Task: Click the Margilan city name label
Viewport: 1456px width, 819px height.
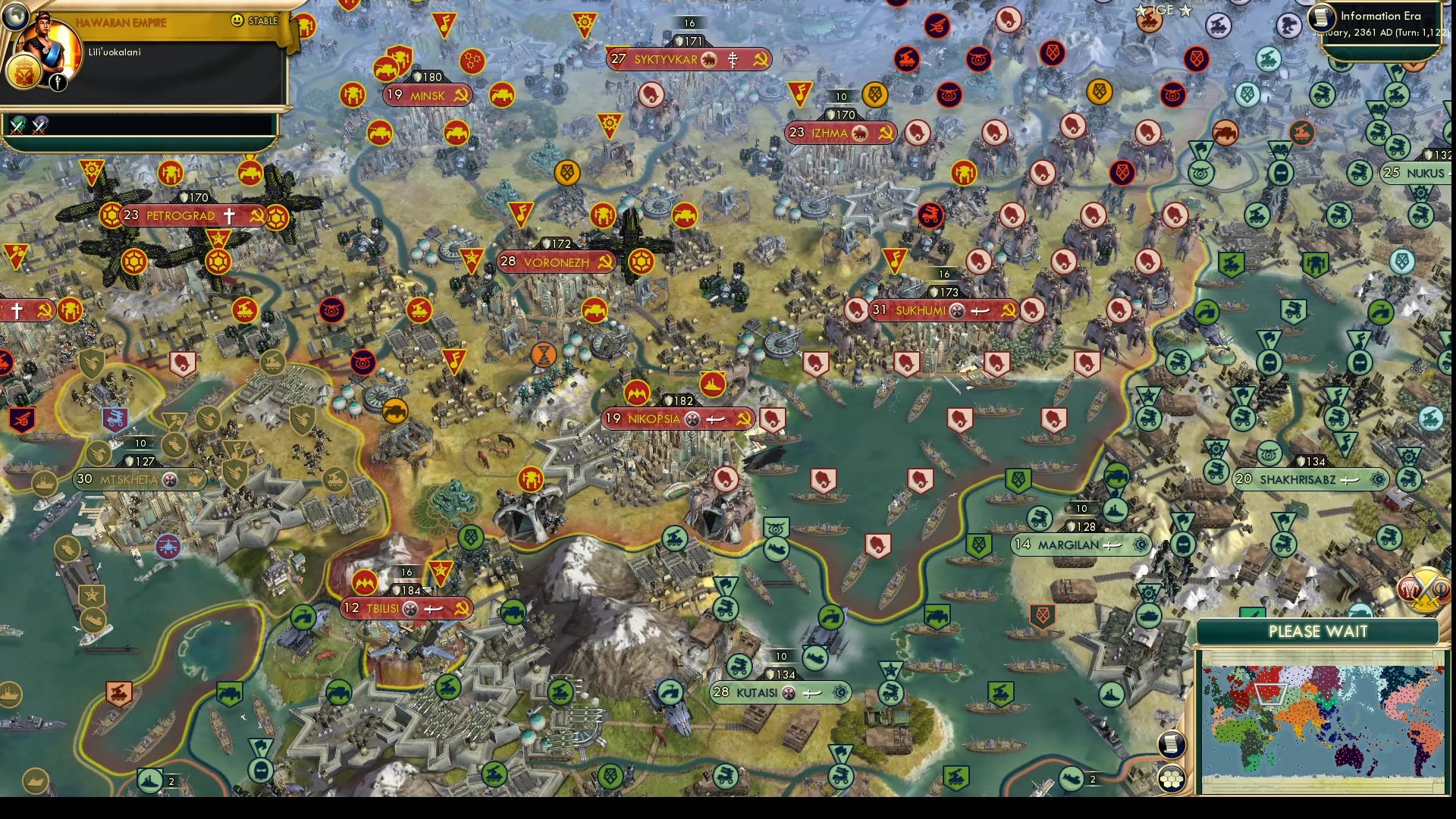Action: (x=1069, y=545)
